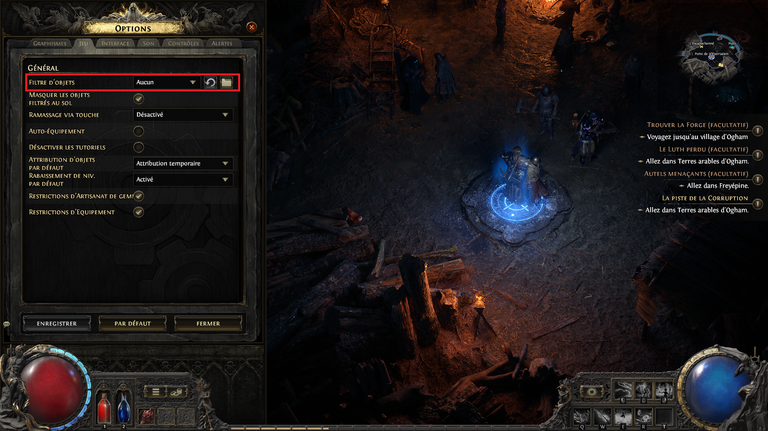The image size is (768, 431).
Task: Reset options with Par défaut
Action: (x=133, y=323)
